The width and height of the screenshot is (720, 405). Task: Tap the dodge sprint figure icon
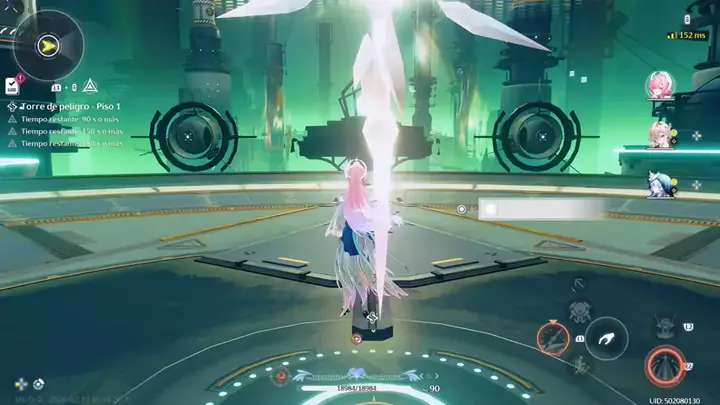click(579, 364)
